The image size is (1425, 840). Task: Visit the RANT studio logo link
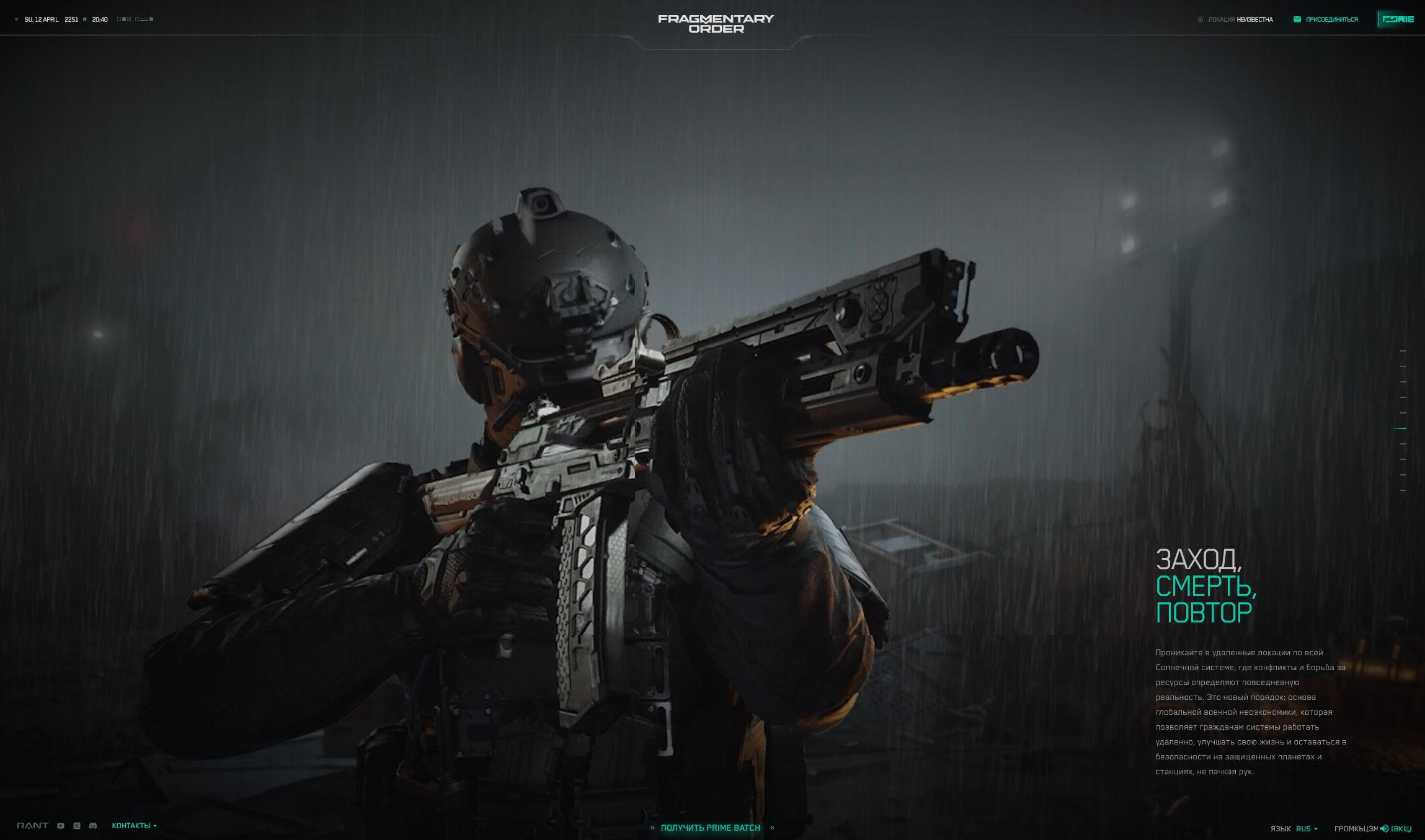click(x=32, y=826)
